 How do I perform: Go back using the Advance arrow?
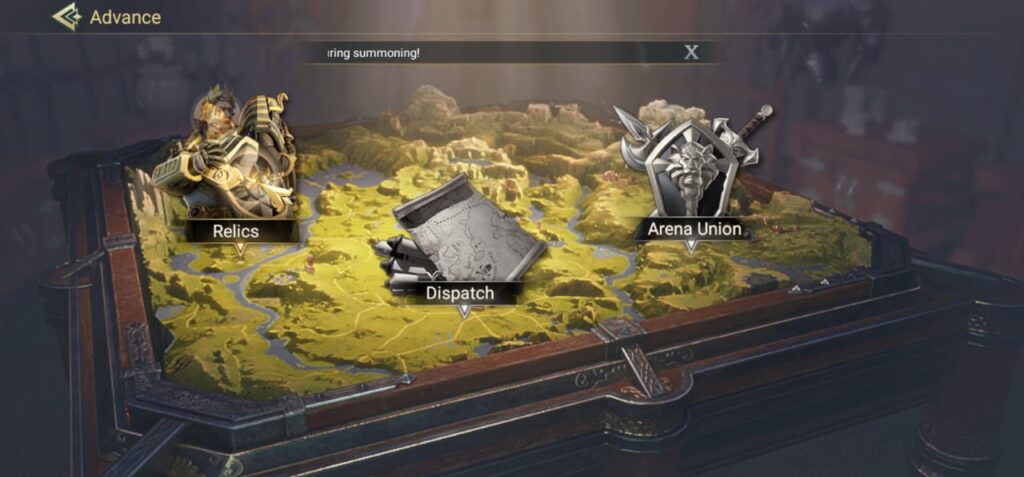point(67,17)
